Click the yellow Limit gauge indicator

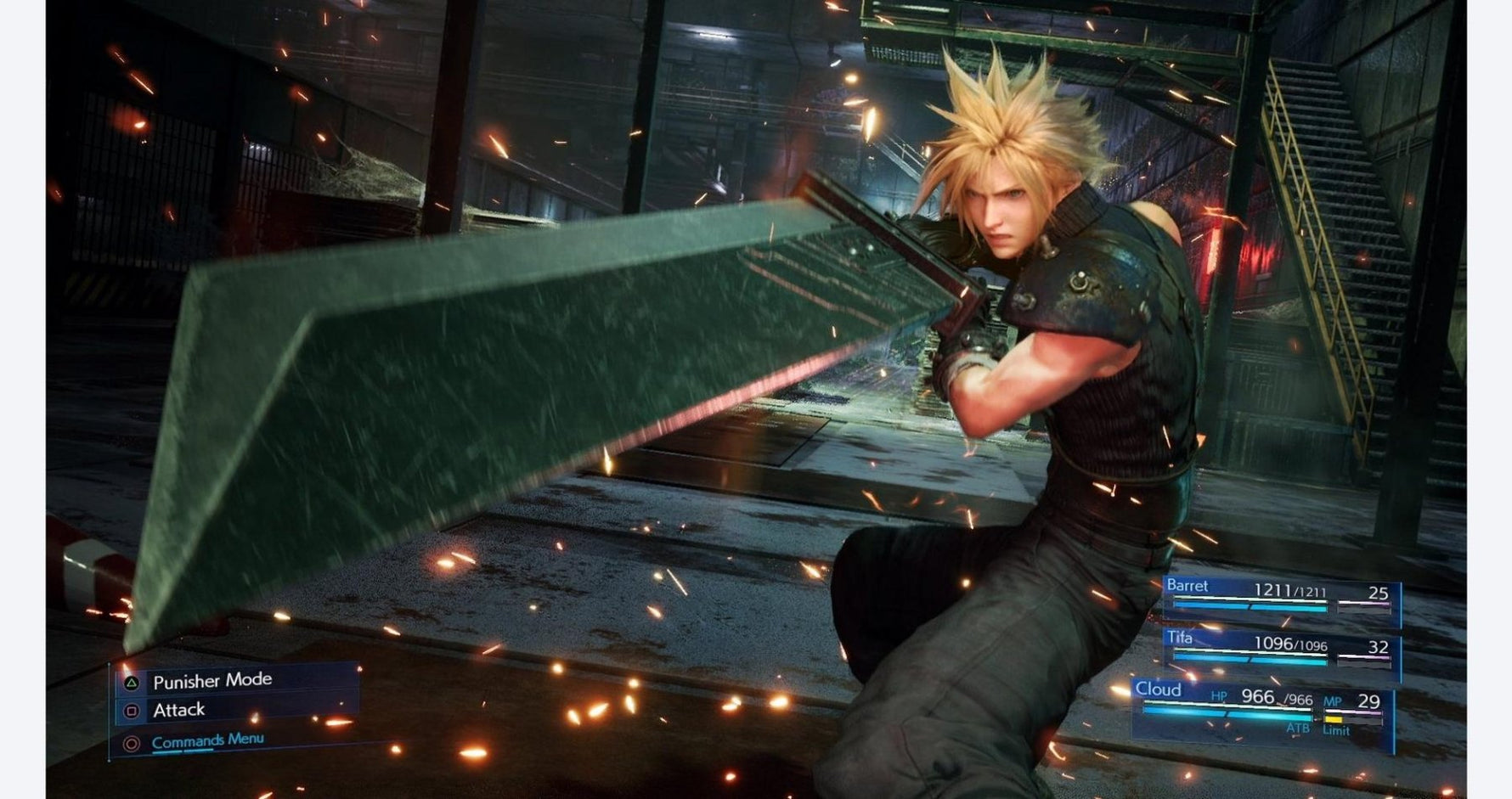(x=1334, y=719)
